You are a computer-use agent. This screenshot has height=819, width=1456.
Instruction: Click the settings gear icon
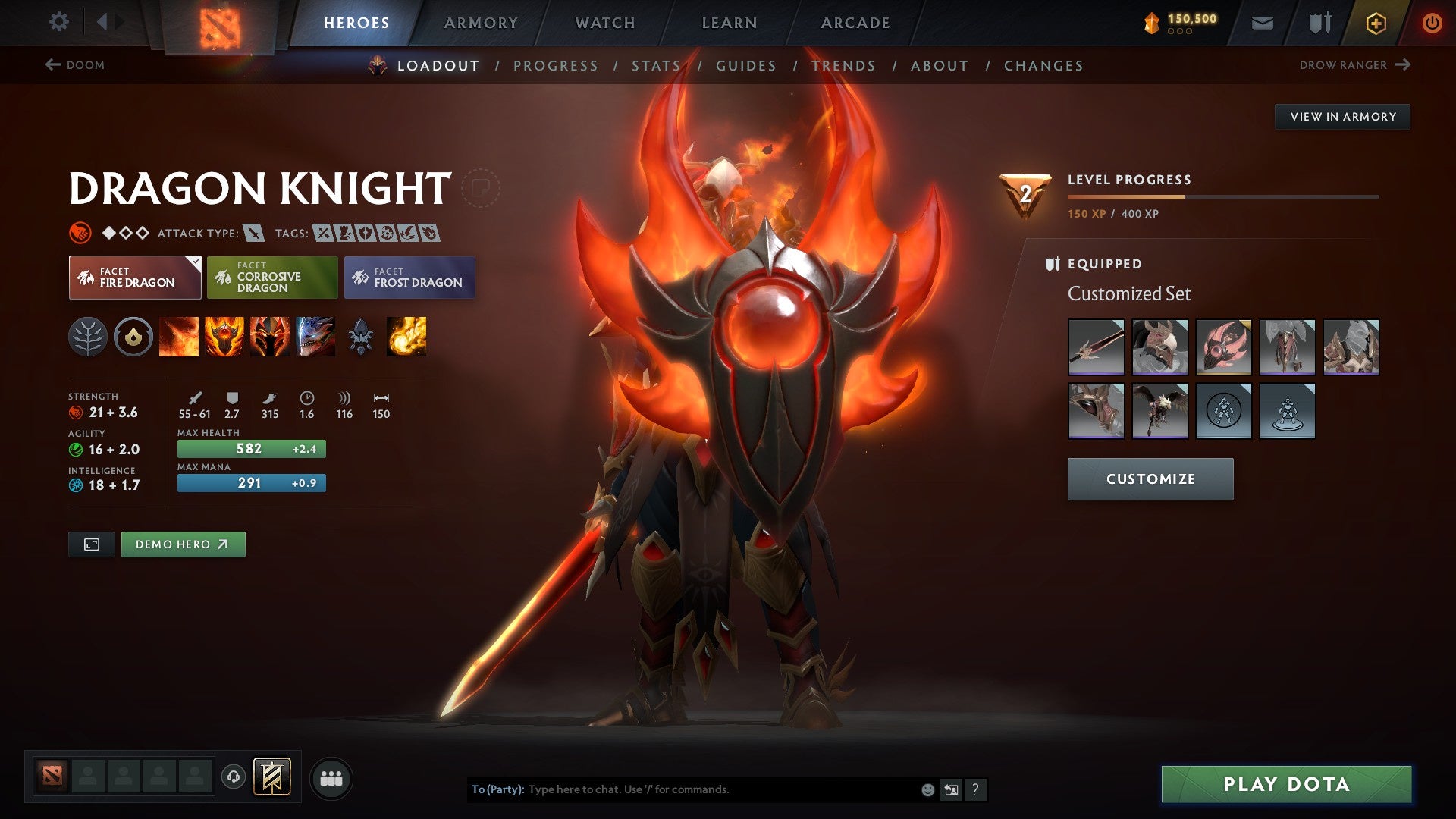click(x=59, y=22)
